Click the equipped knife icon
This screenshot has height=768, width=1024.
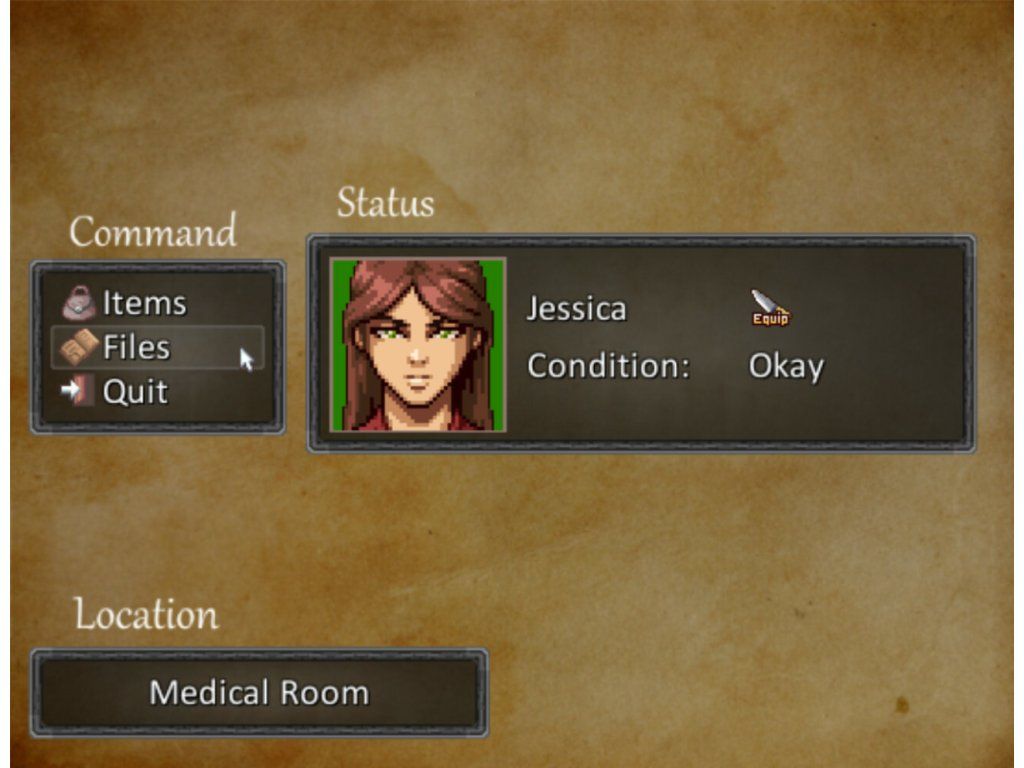tap(770, 307)
